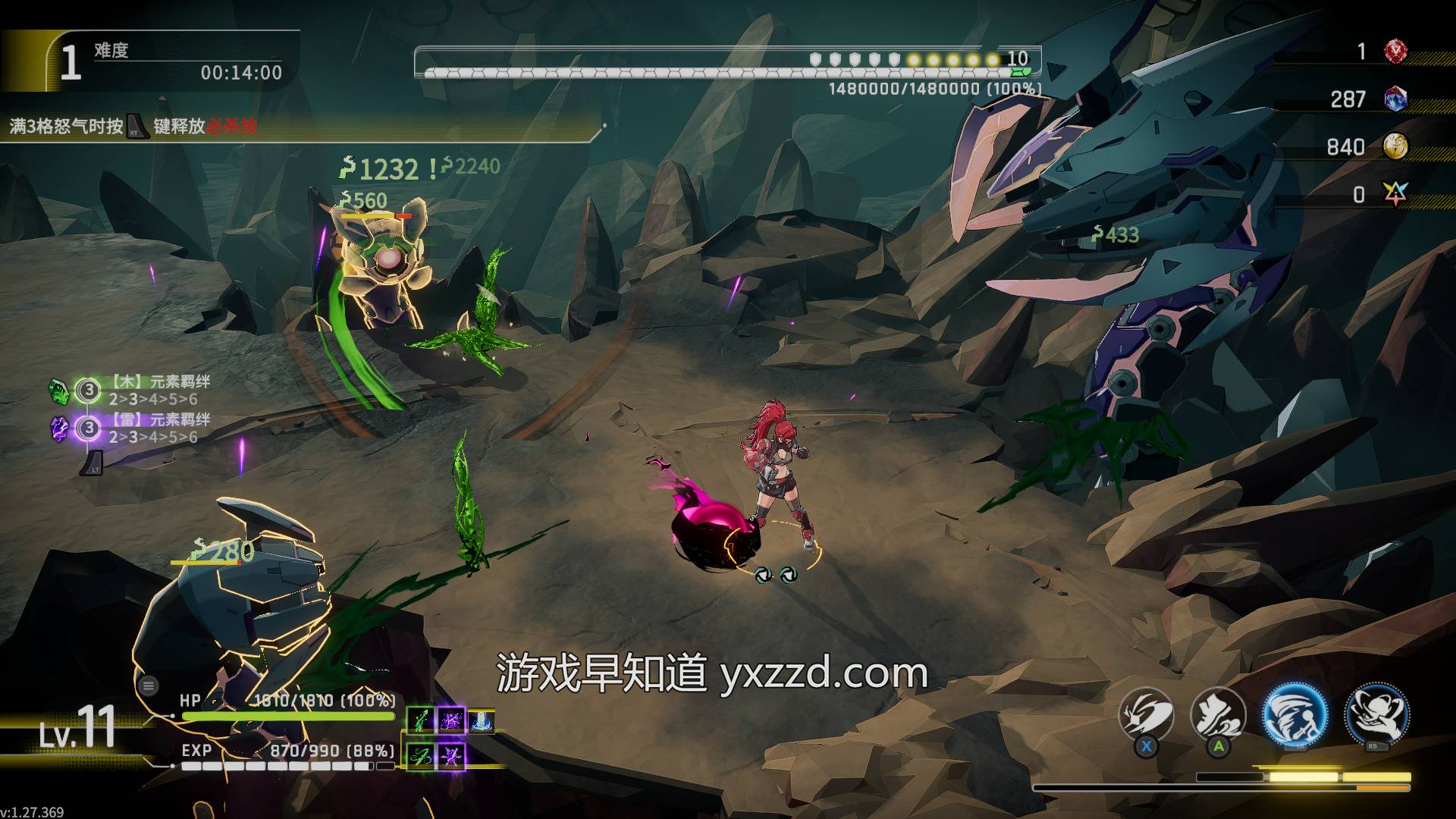The width and height of the screenshot is (1456, 819).
Task: Activate the ringed orb-in-hand skill
Action: 1376,714
